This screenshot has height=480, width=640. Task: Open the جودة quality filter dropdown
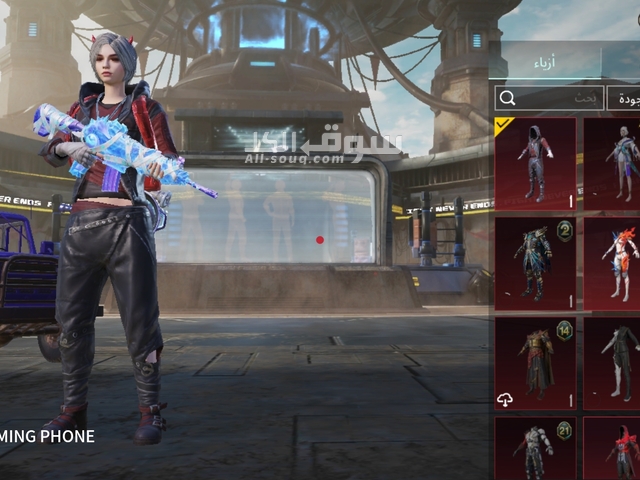point(625,98)
